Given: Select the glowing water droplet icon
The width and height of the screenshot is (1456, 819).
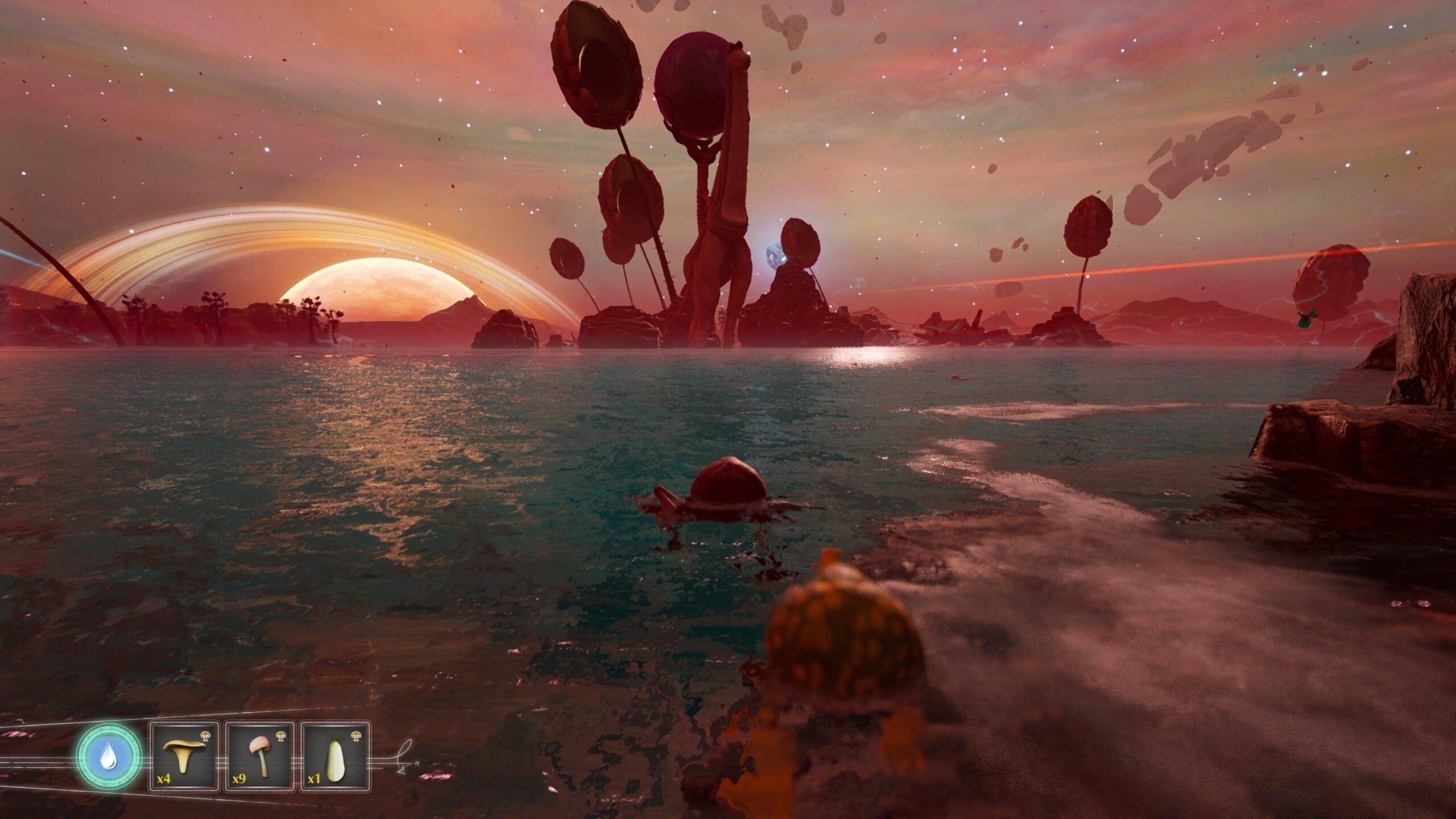Looking at the screenshot, I should (108, 757).
